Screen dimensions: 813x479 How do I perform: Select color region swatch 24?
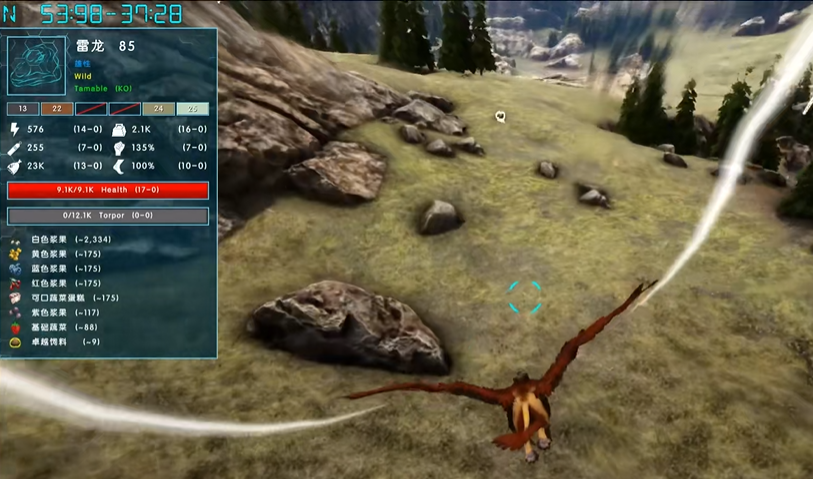pos(158,108)
